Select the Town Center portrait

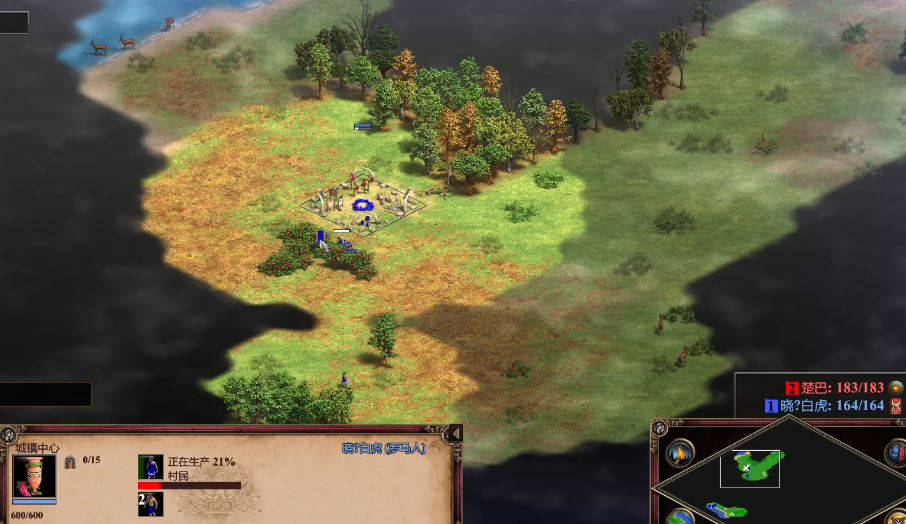click(34, 476)
